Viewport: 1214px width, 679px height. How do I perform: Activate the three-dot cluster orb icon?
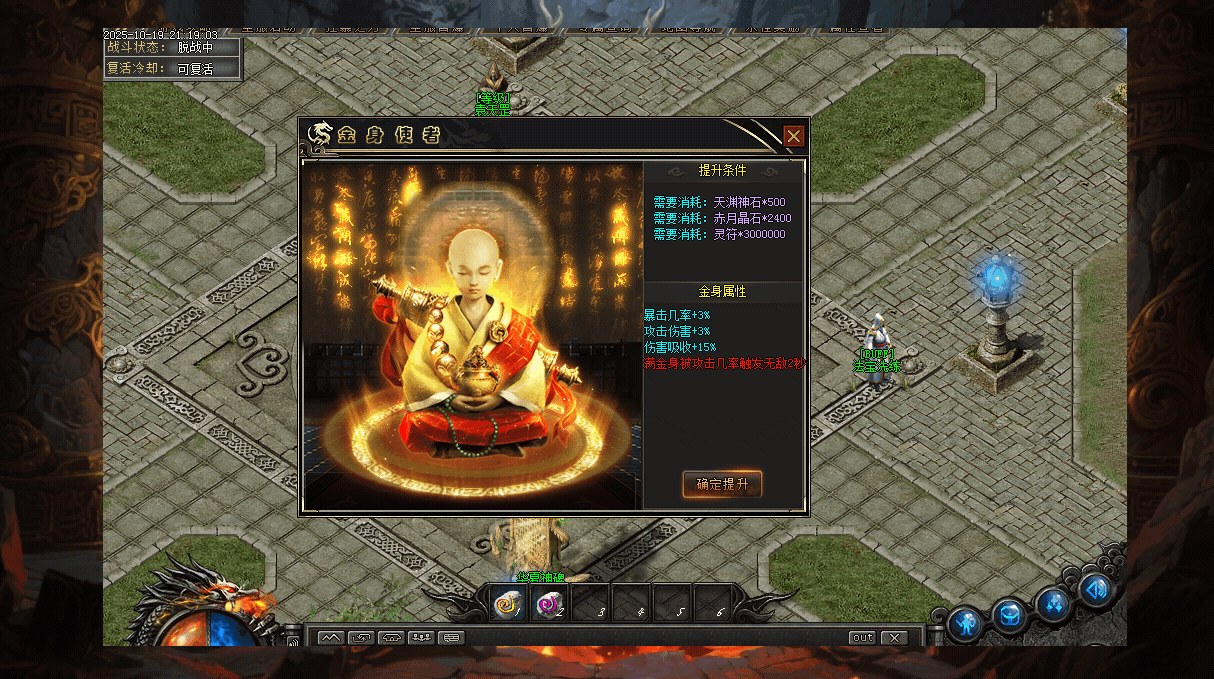1054,602
